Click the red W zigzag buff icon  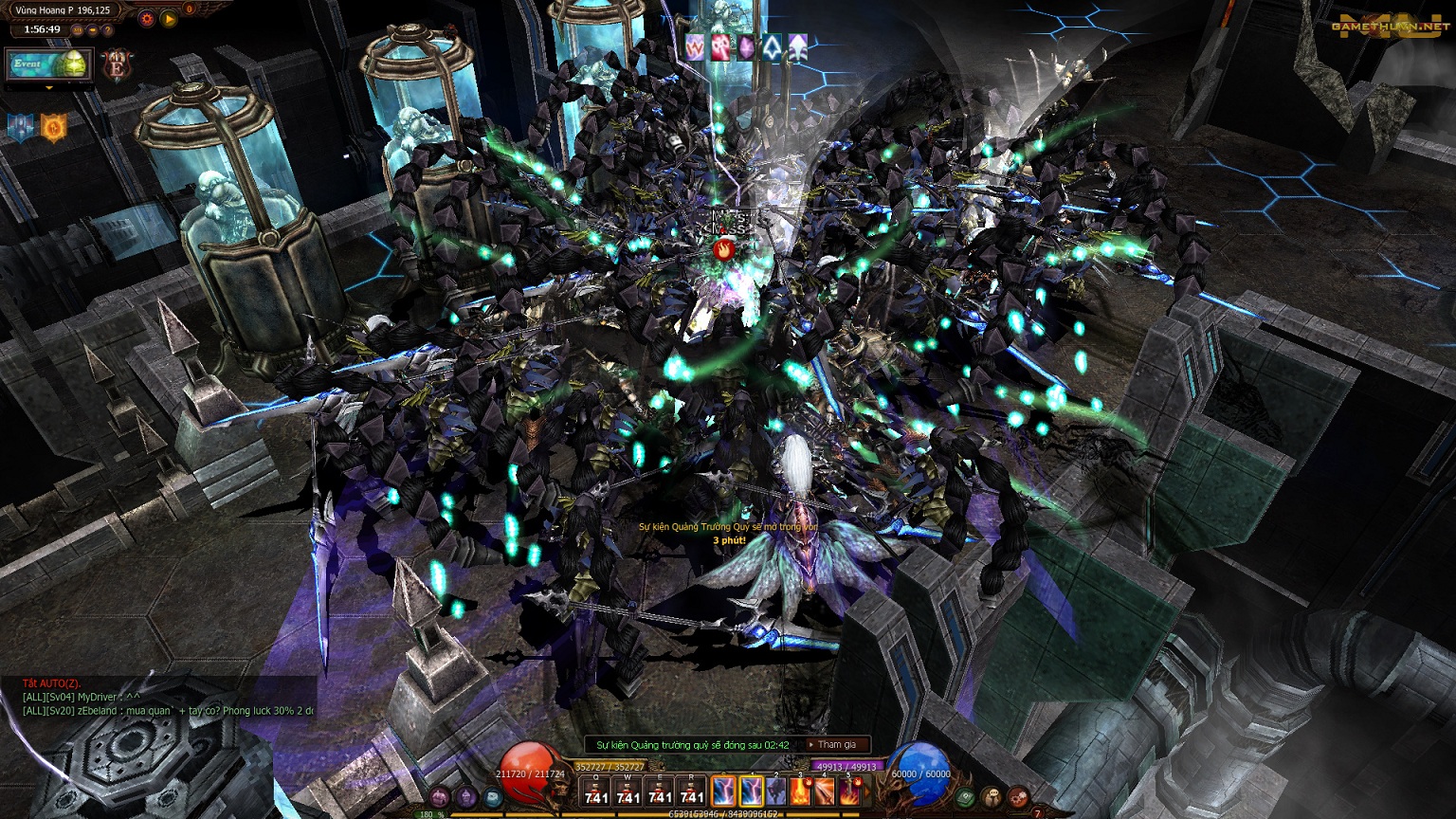coord(695,46)
